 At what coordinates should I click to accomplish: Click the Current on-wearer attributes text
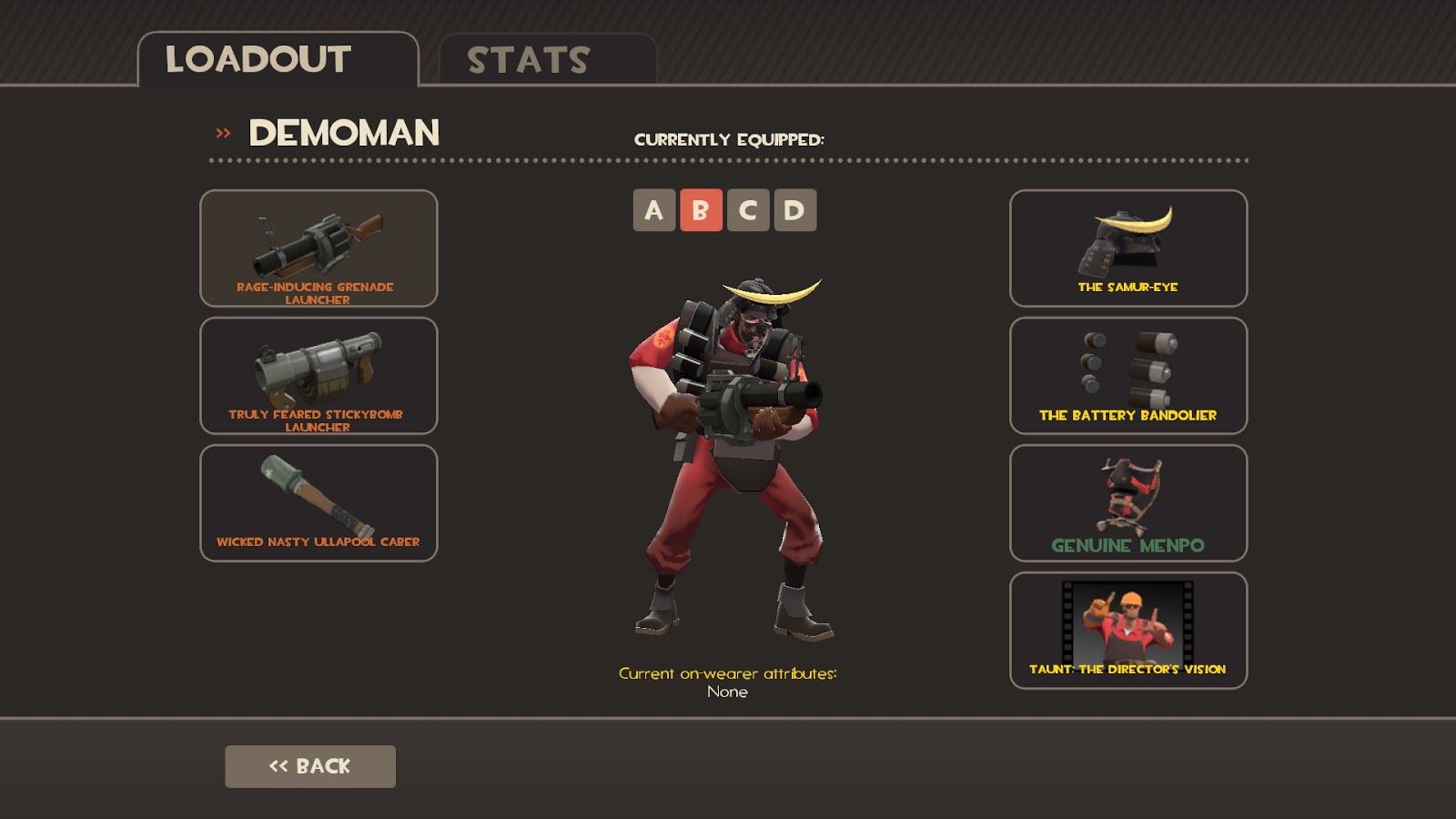click(728, 674)
